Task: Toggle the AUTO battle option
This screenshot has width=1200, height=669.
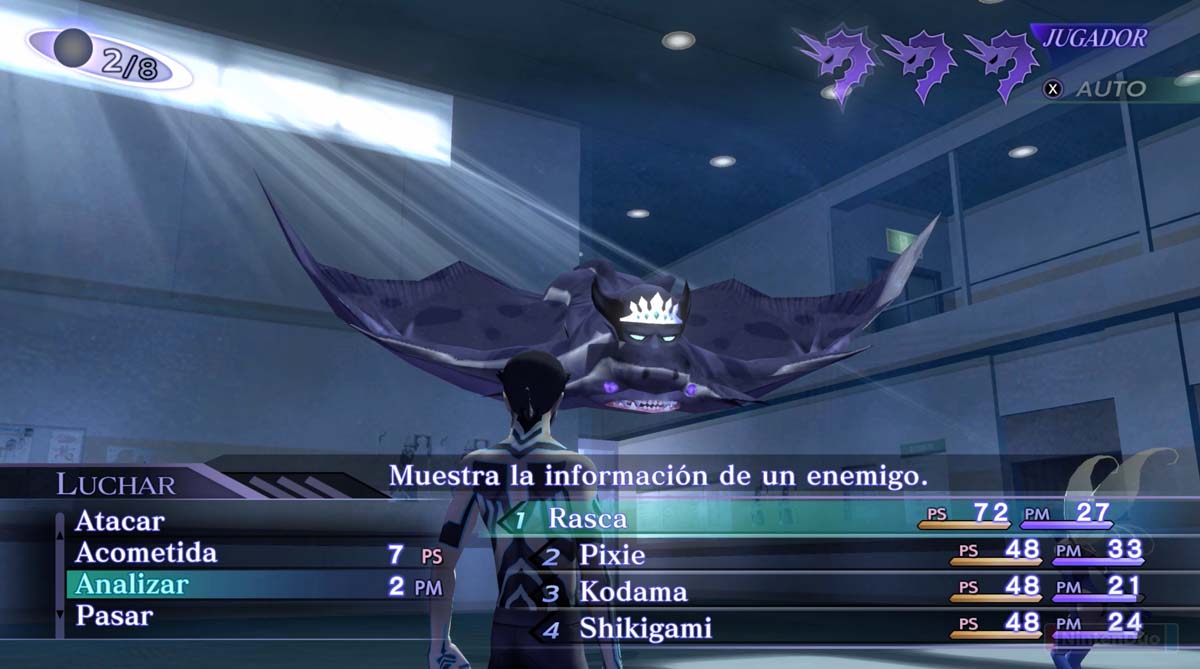Action: (1097, 89)
